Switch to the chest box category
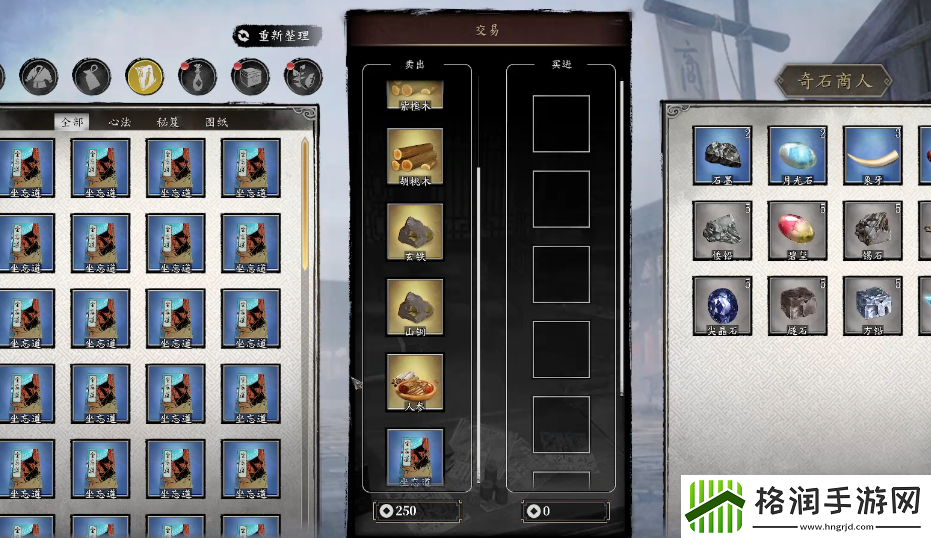The width and height of the screenshot is (931, 538). pos(250,75)
